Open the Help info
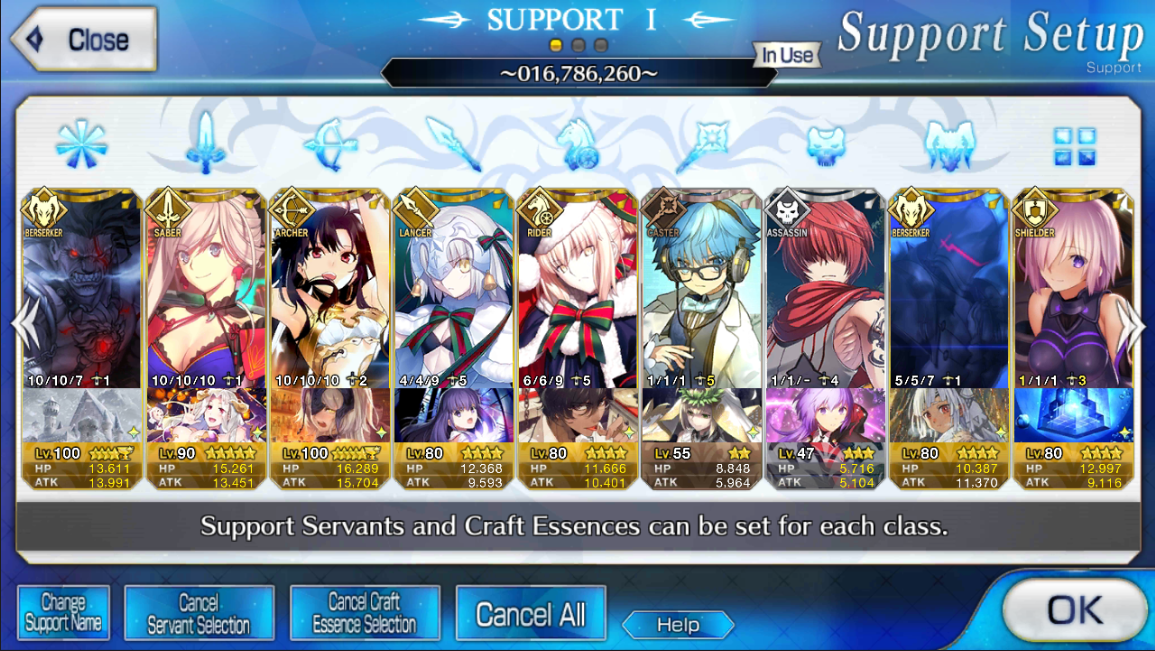The height and width of the screenshot is (651, 1155). 678,625
